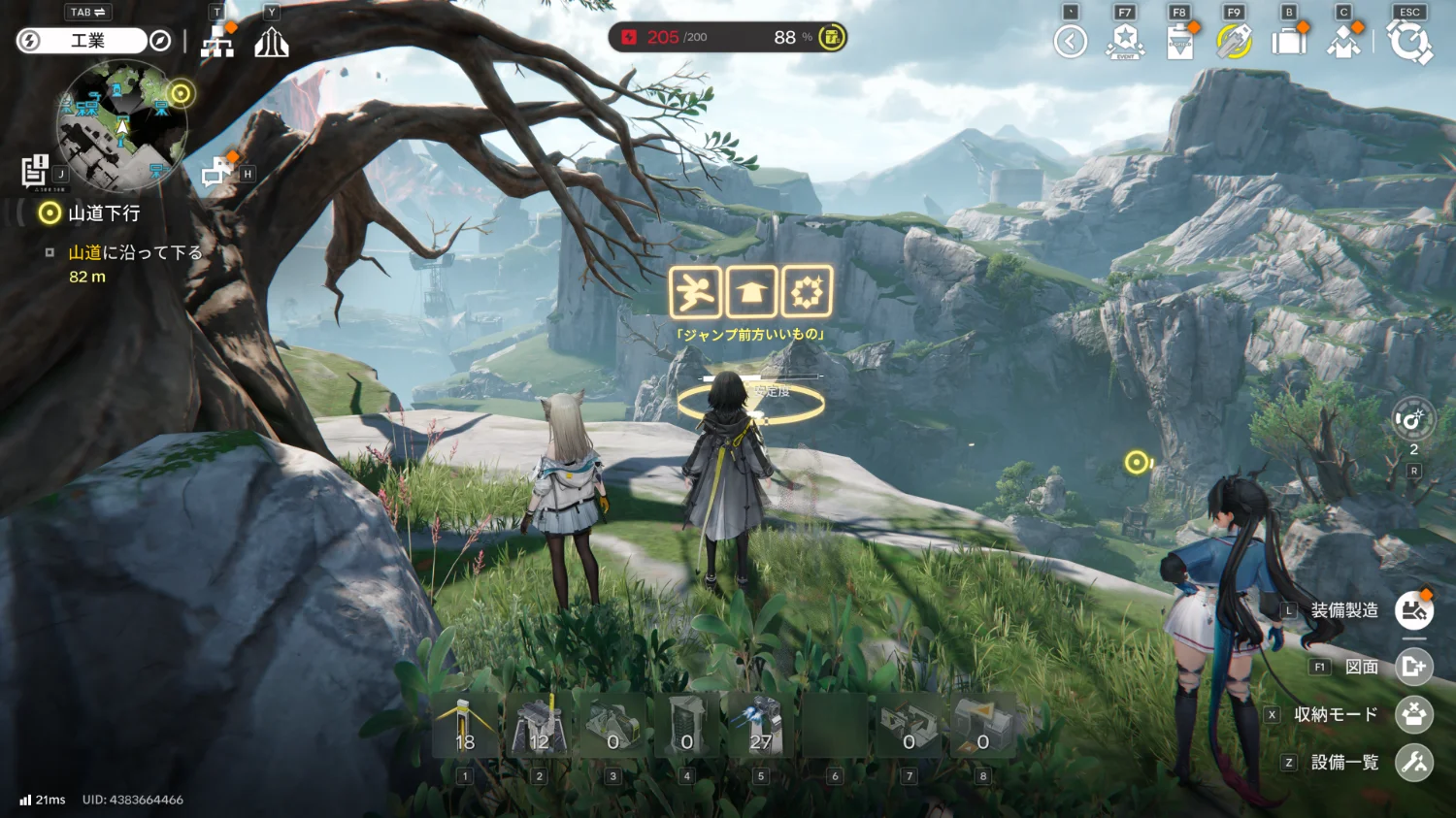Image resolution: width=1456 pixels, height=818 pixels.
Task: Open the 図面 blueprint button
Action: coord(1414,667)
